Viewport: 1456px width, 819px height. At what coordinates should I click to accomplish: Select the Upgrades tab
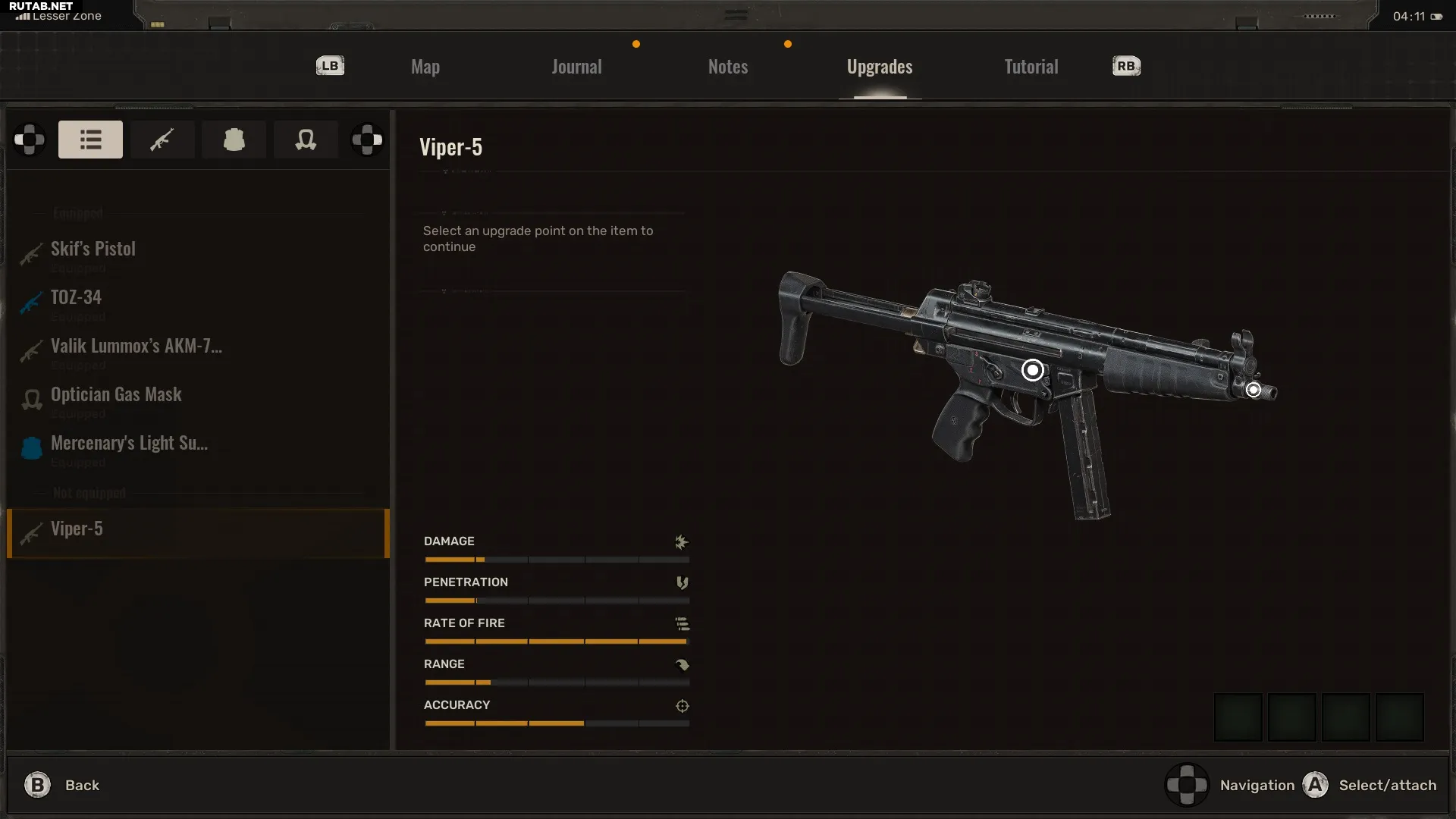coord(880,67)
